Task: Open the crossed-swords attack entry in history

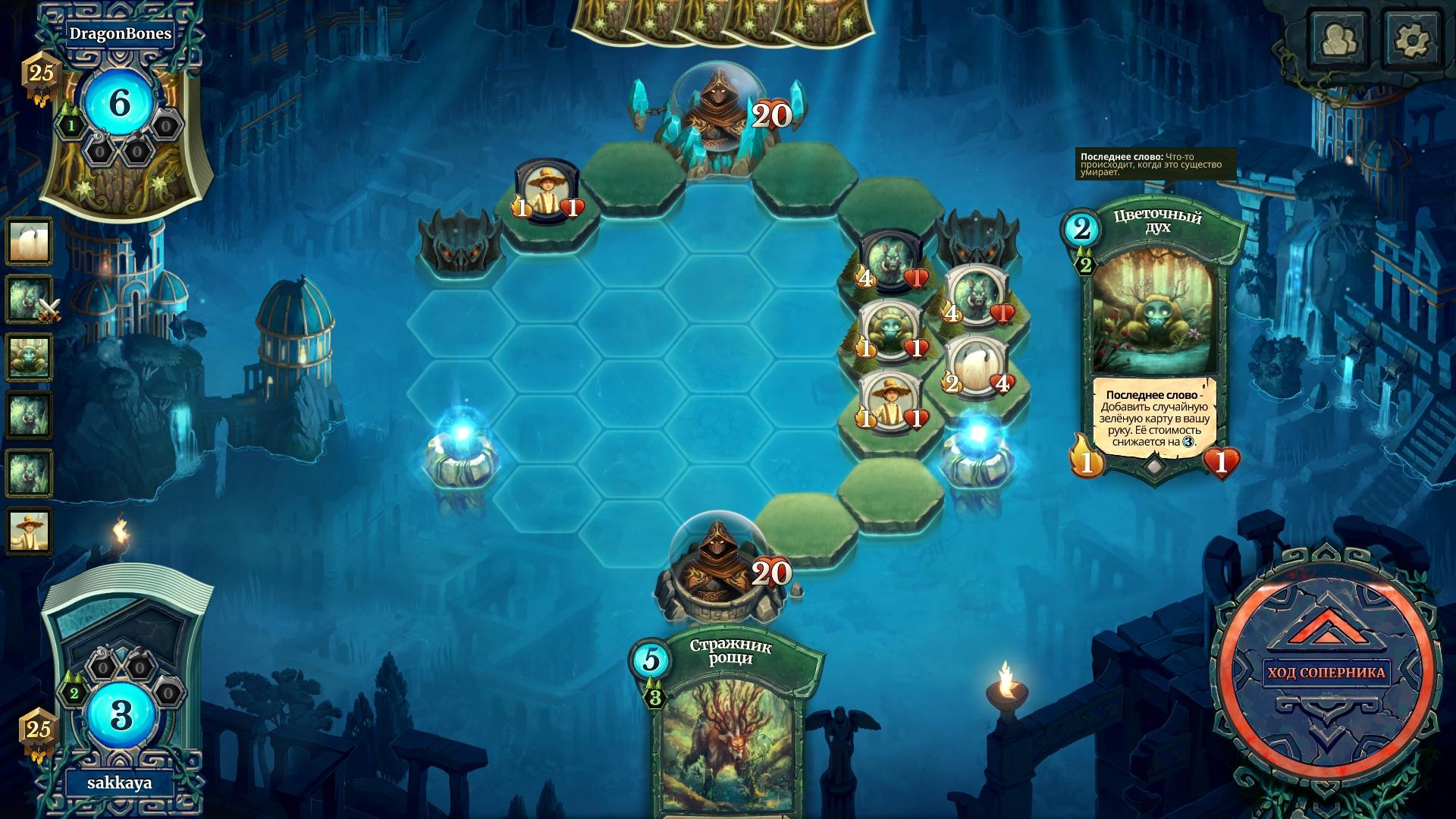Action: tap(30, 299)
